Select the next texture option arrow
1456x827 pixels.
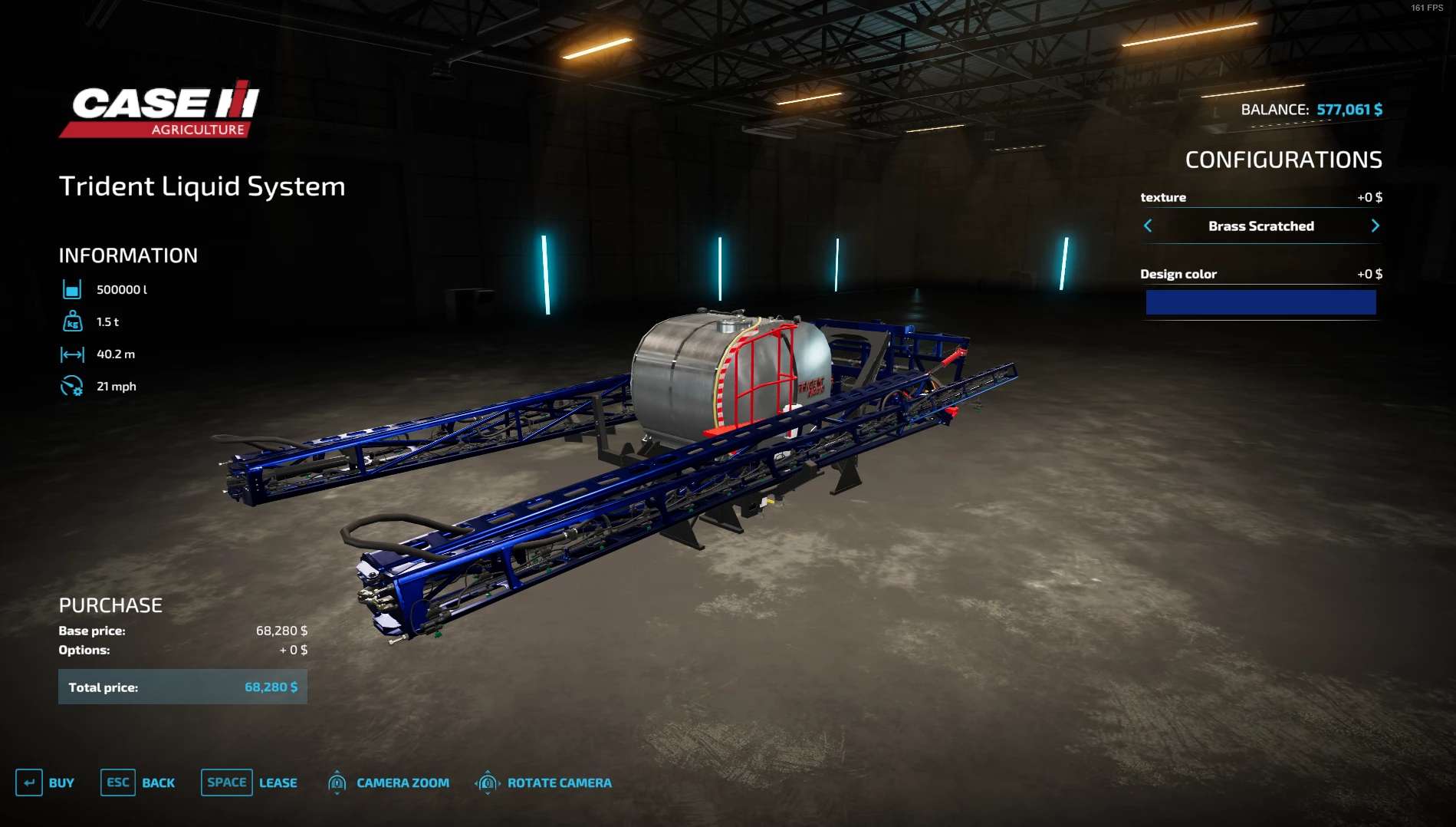pos(1375,226)
